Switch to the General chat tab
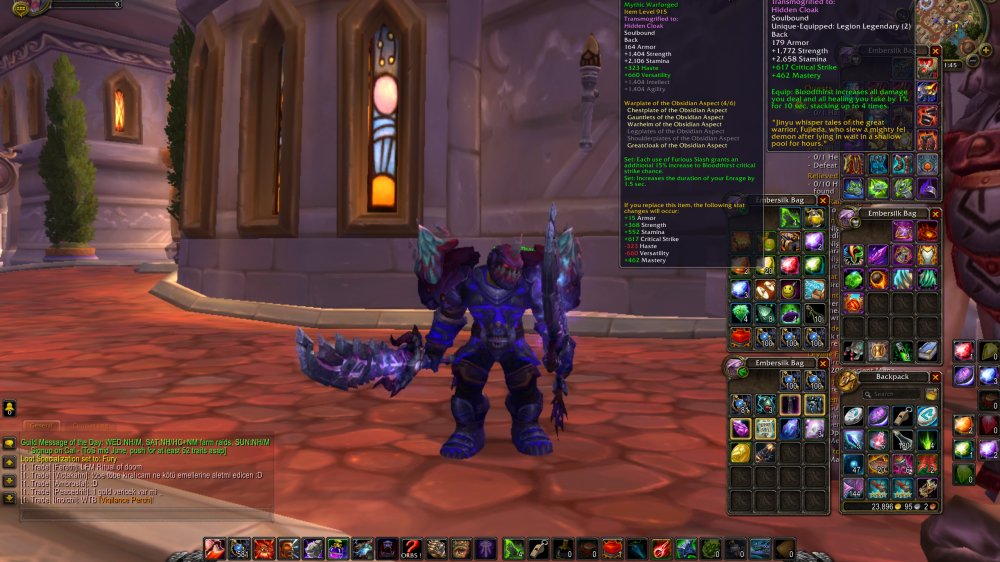 click(39, 427)
